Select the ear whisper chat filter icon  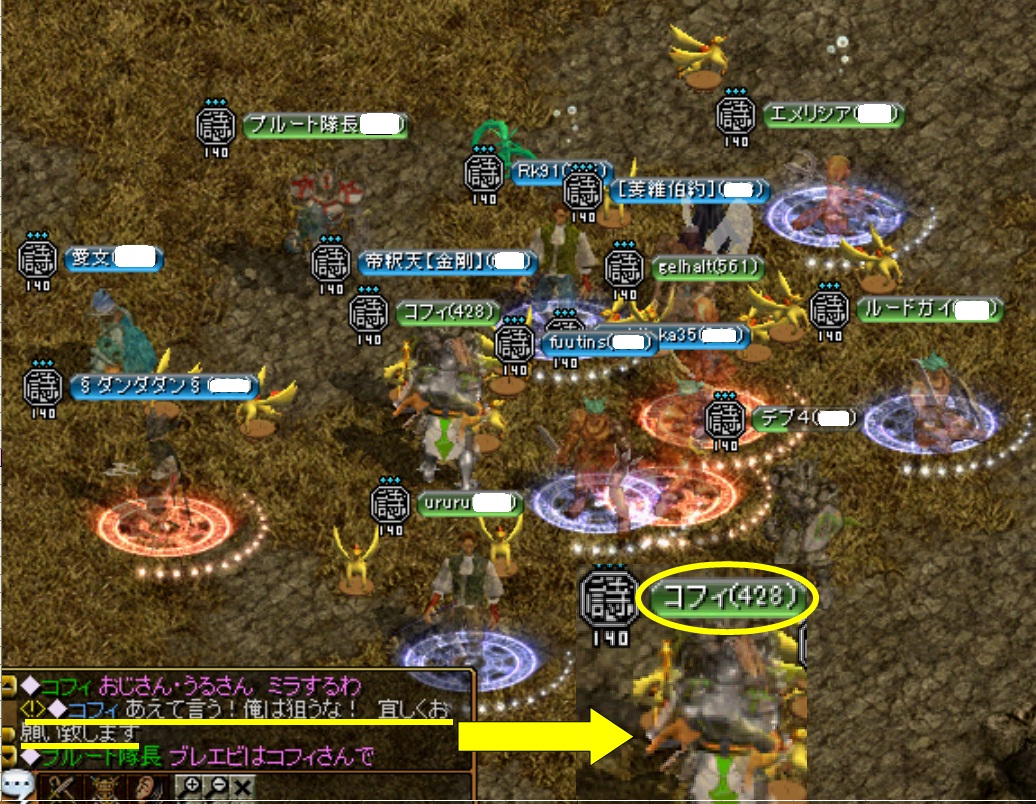pos(147,787)
